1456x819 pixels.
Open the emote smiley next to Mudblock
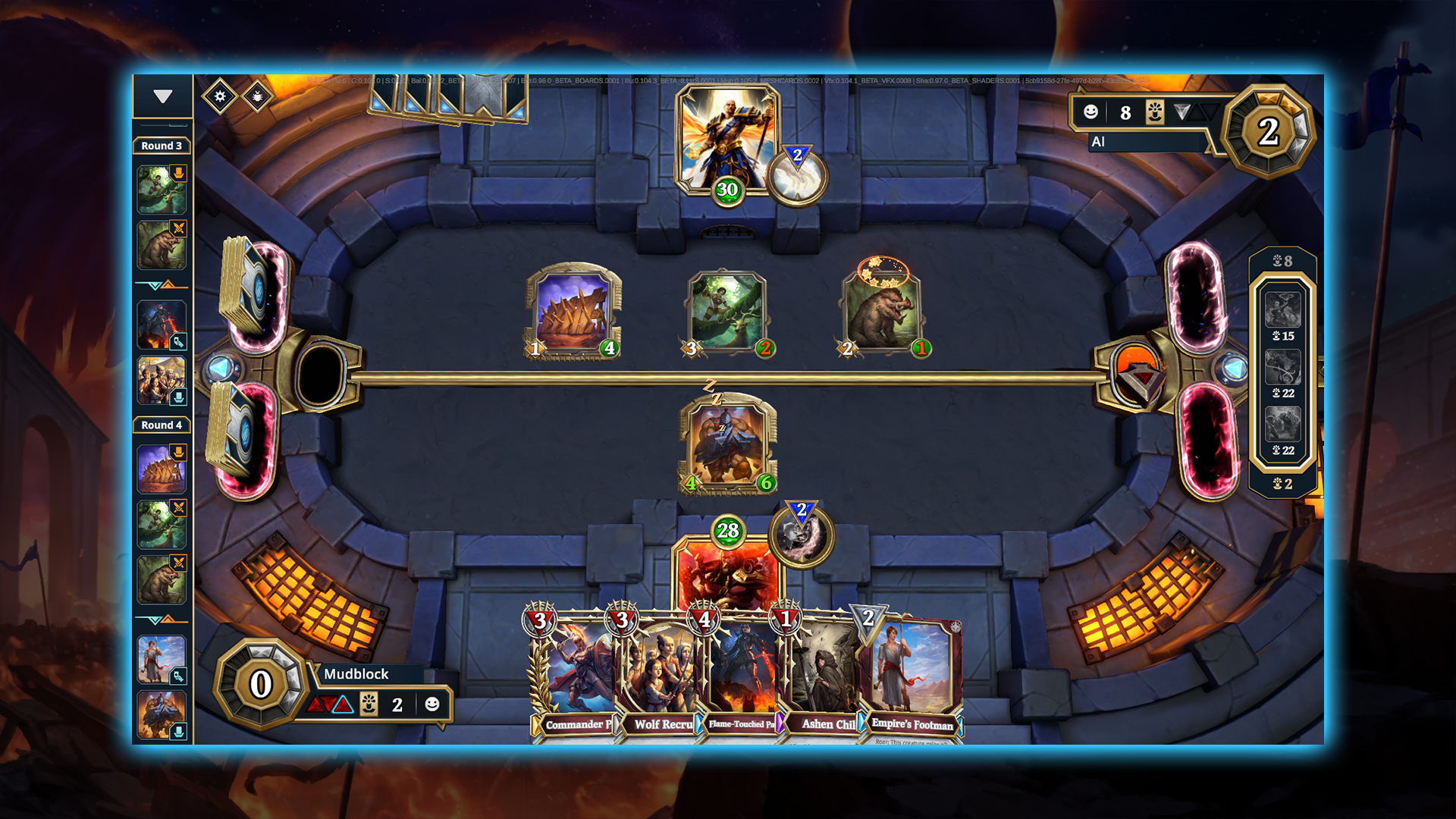432,704
